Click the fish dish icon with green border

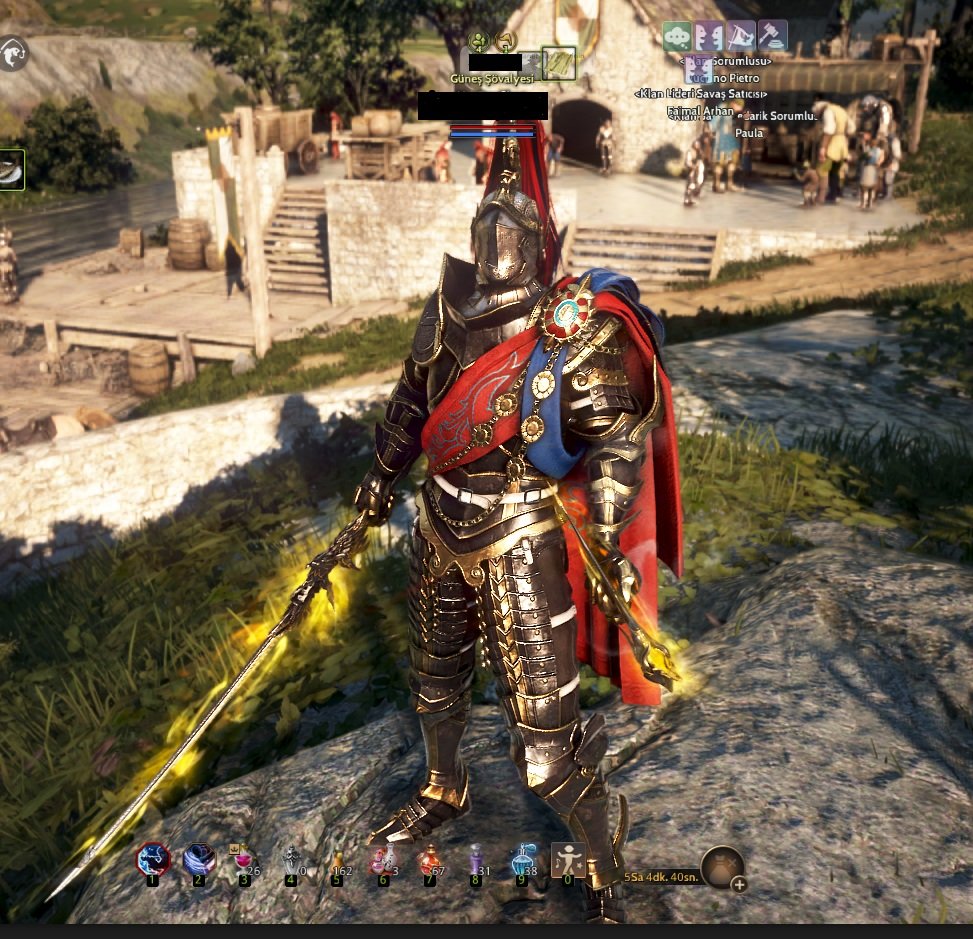(x=11, y=170)
